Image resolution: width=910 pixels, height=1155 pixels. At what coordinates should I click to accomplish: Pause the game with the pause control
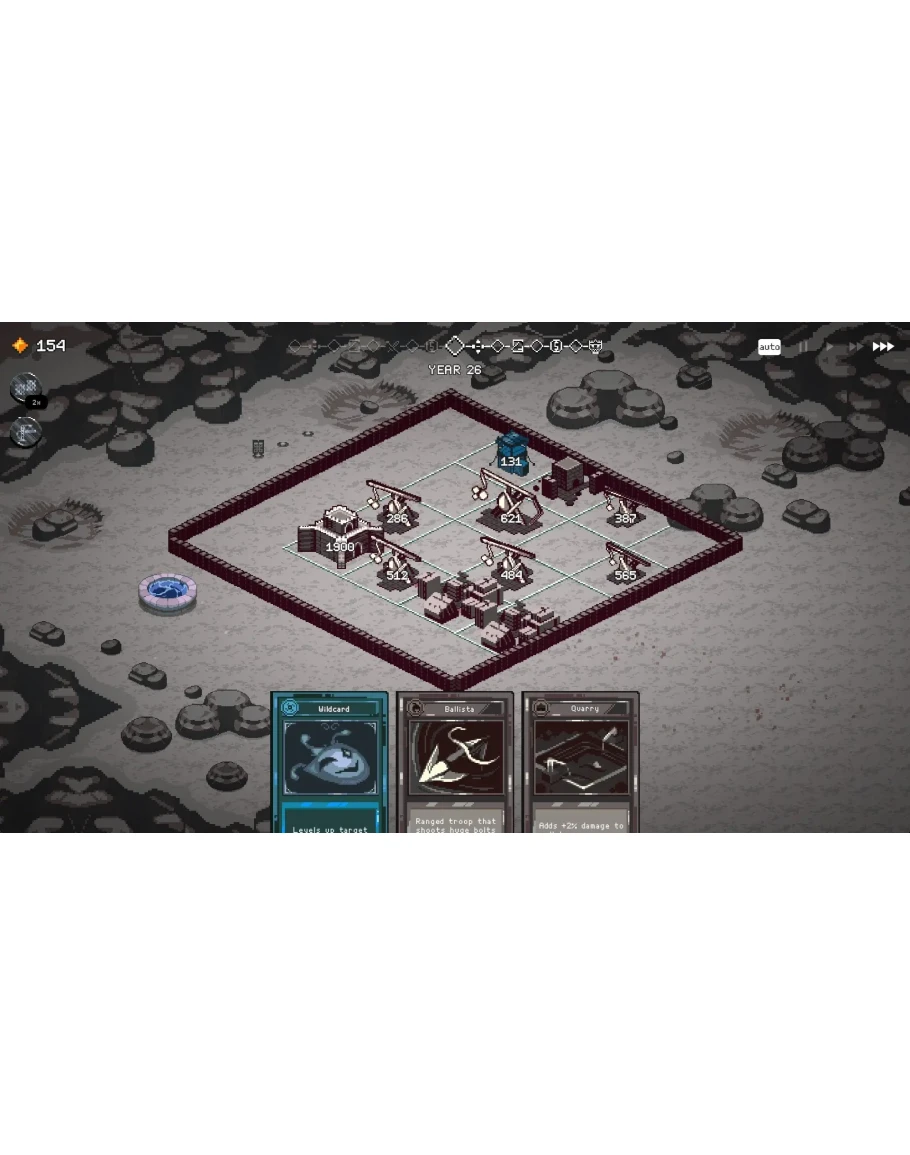point(802,347)
